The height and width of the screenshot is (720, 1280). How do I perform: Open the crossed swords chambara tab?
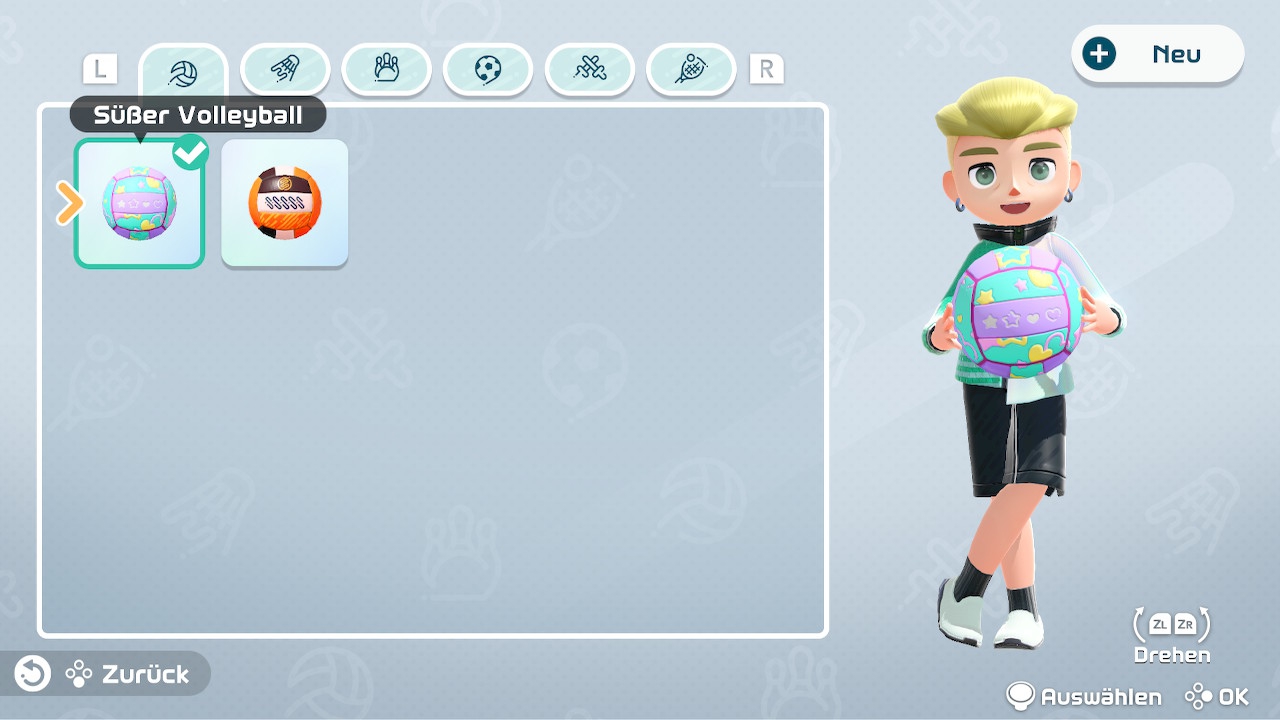pyautogui.click(x=589, y=70)
